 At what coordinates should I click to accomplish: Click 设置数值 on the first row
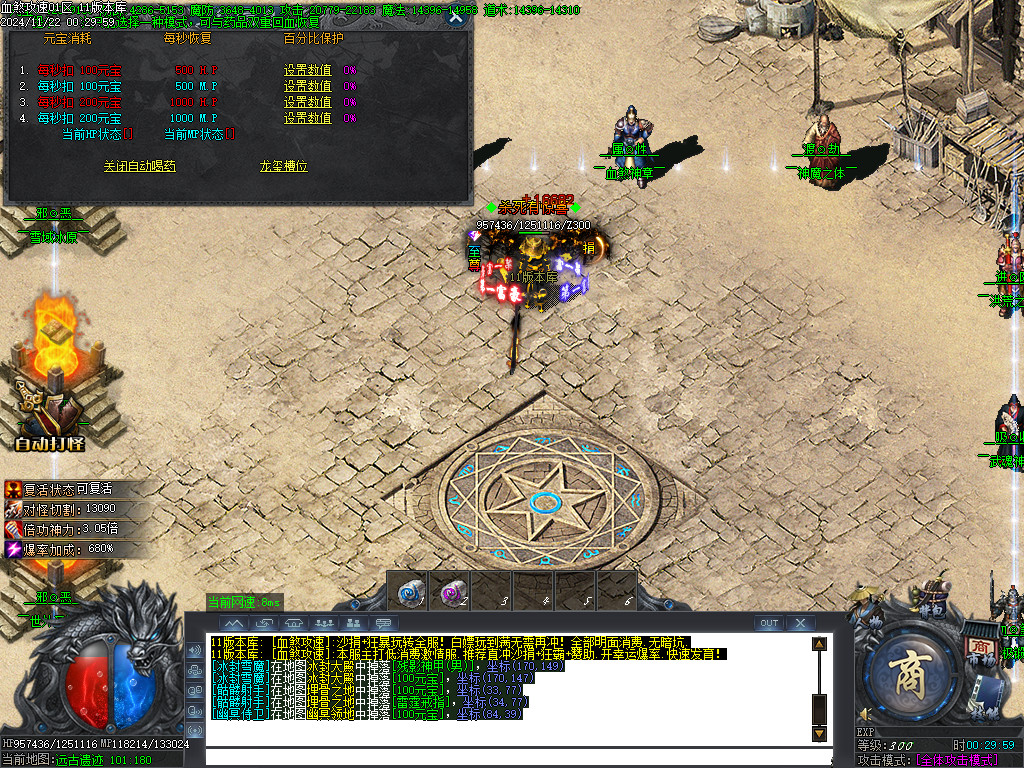(x=307, y=70)
